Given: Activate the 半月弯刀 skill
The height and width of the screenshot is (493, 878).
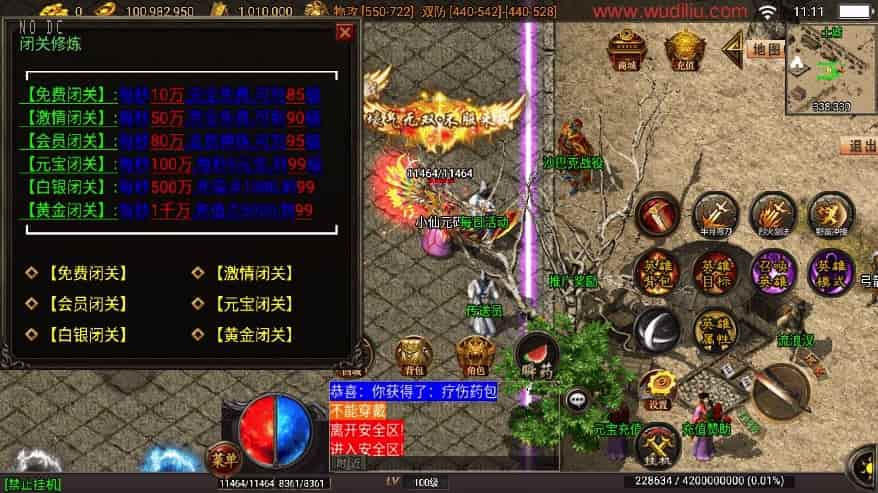Looking at the screenshot, I should tap(716, 214).
